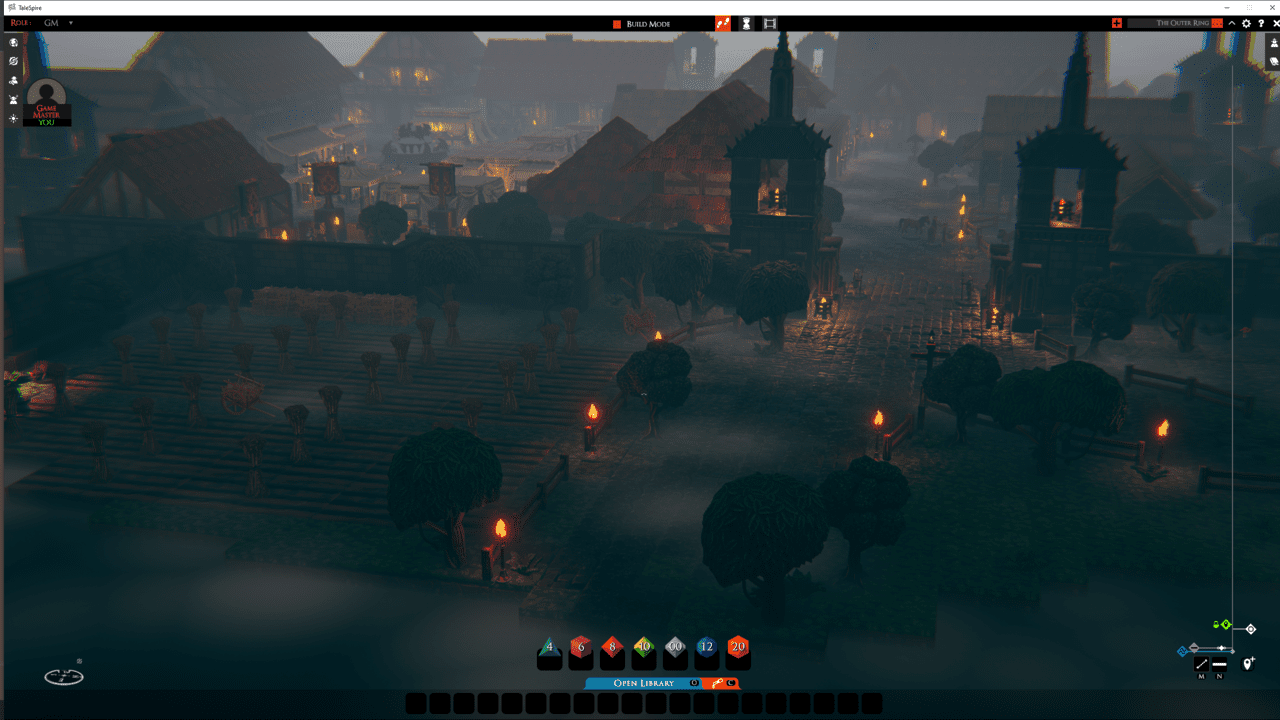Viewport: 1280px width, 720px height.
Task: Select the hourglass turn-based mode icon
Action: 746,23
